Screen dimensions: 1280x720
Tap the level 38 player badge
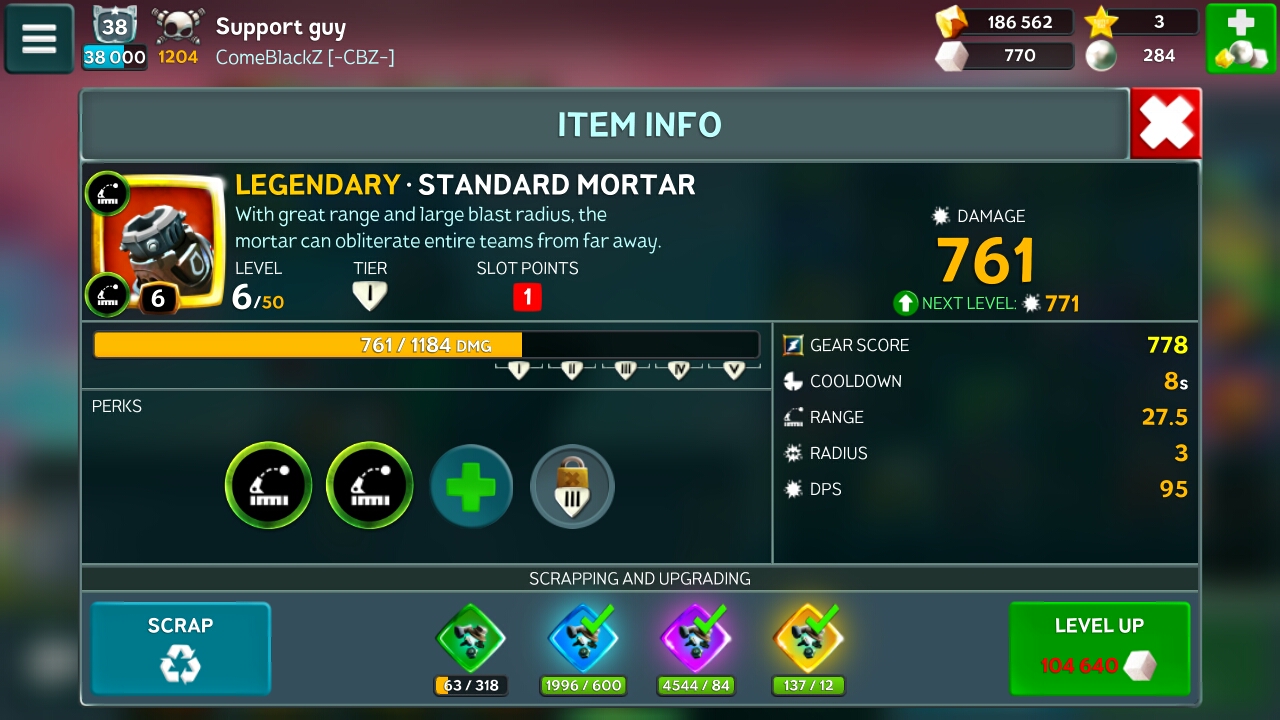pos(114,27)
